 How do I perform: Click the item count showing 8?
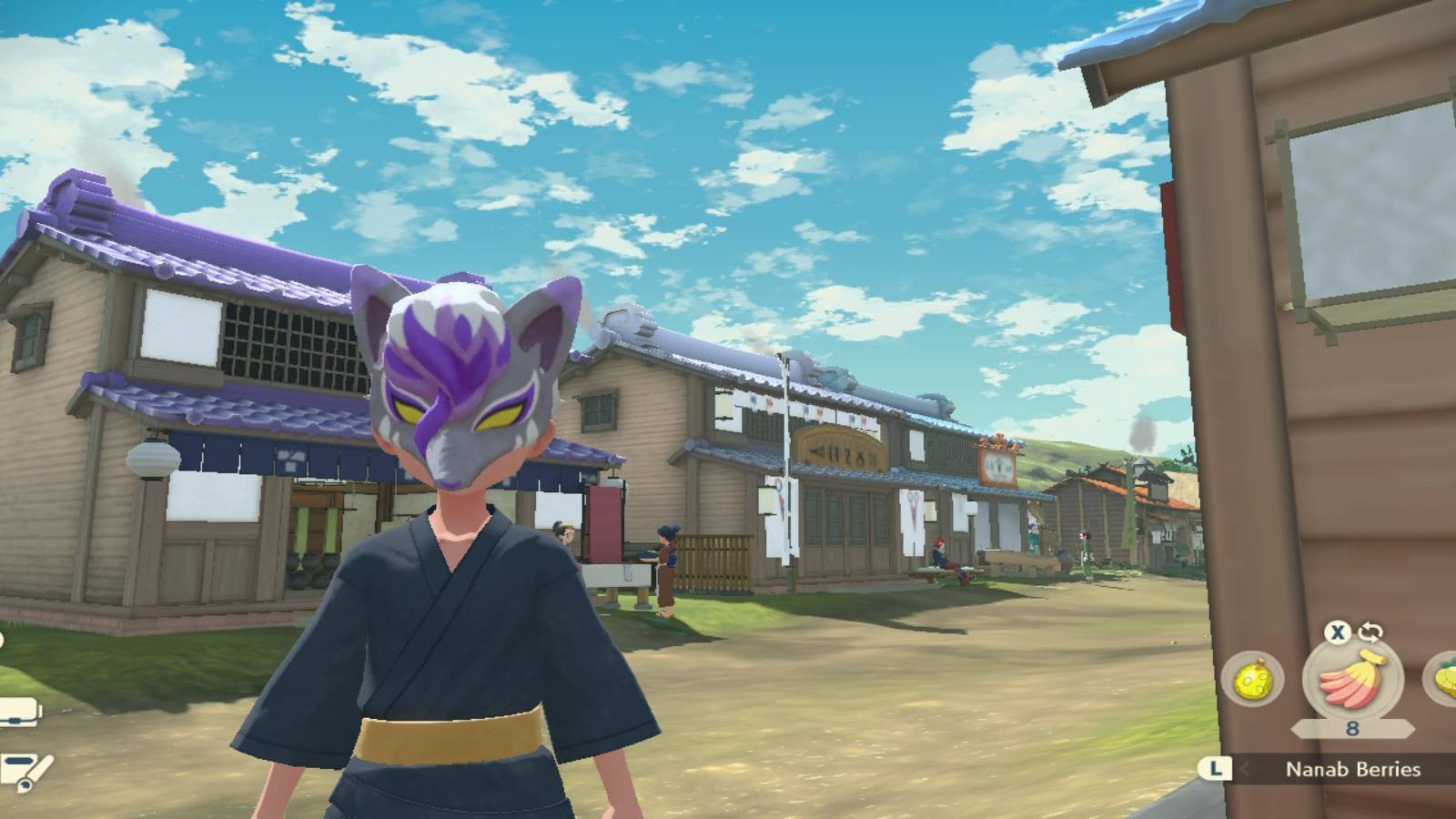1352,728
